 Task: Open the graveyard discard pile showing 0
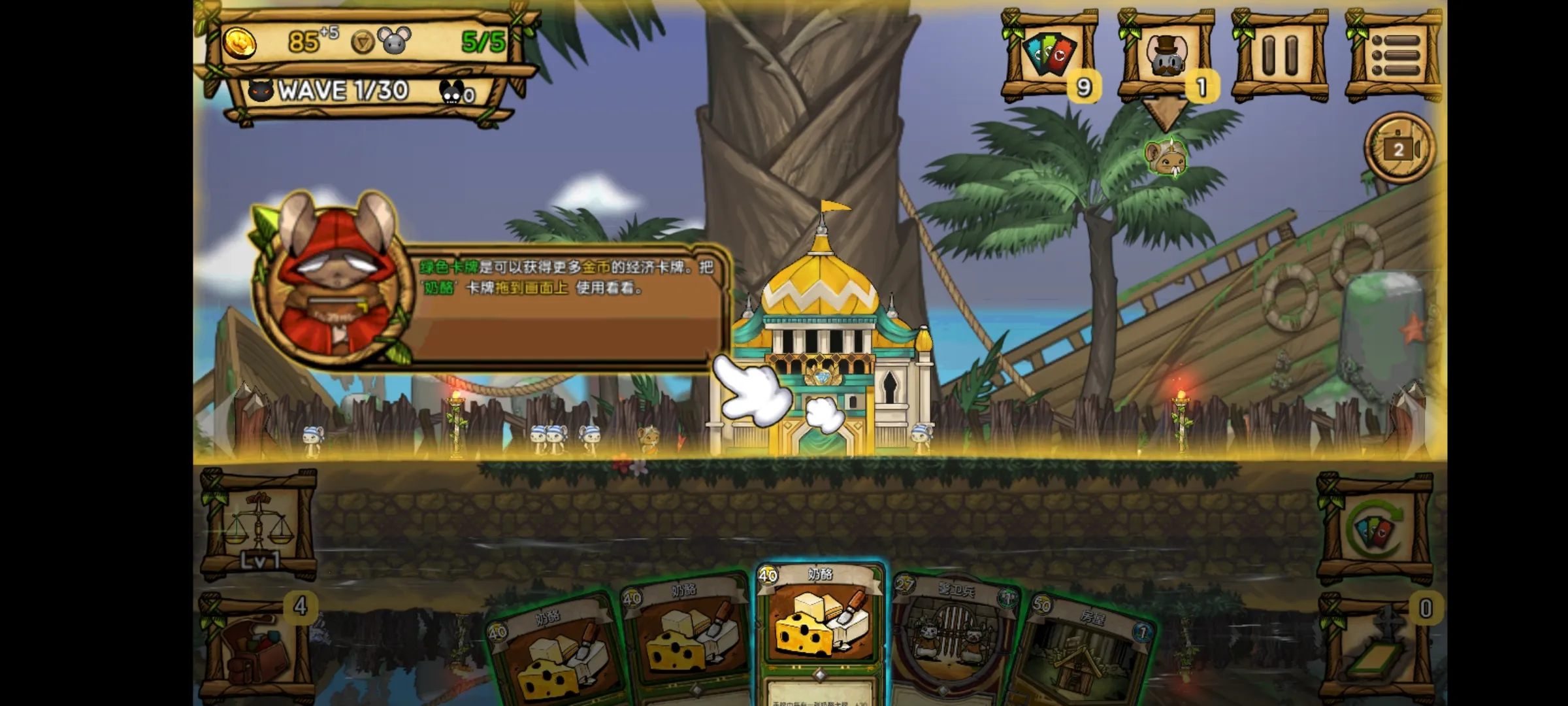(1374, 647)
